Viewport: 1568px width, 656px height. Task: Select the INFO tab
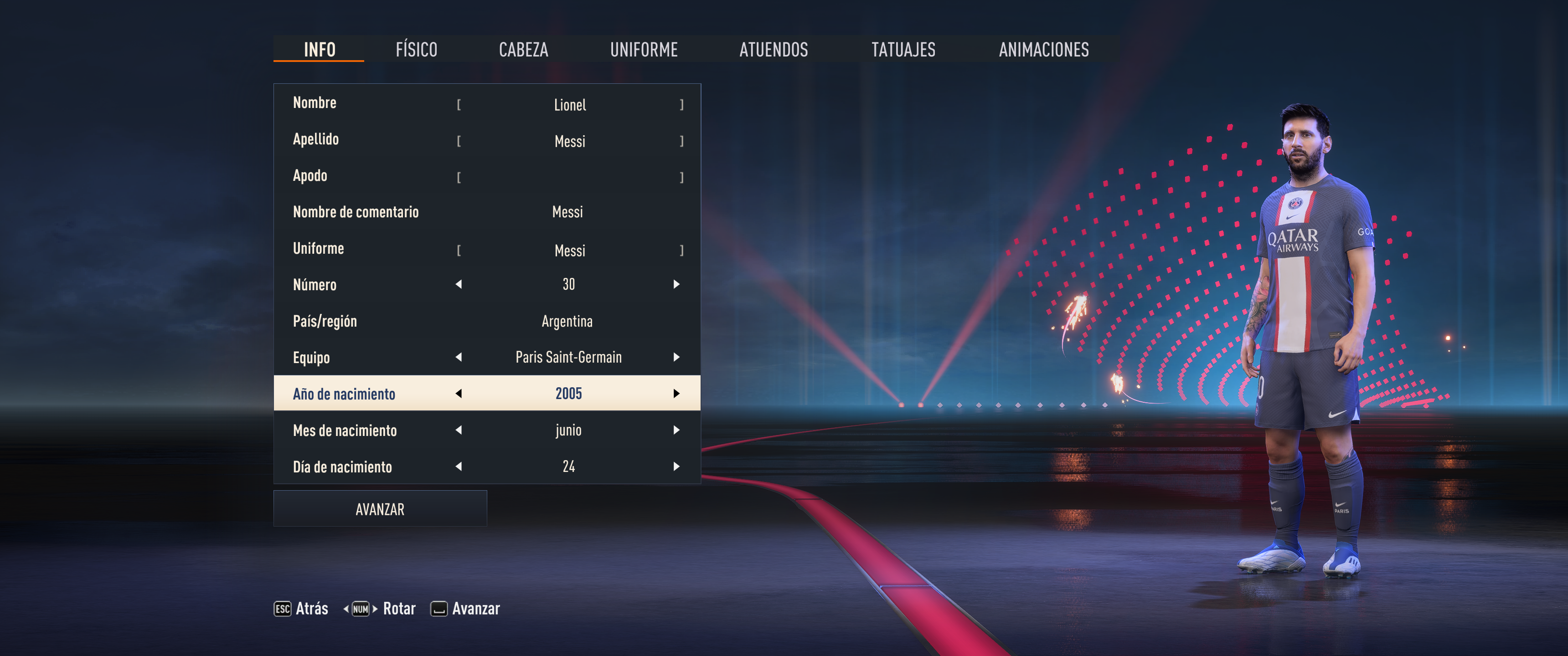(x=320, y=49)
